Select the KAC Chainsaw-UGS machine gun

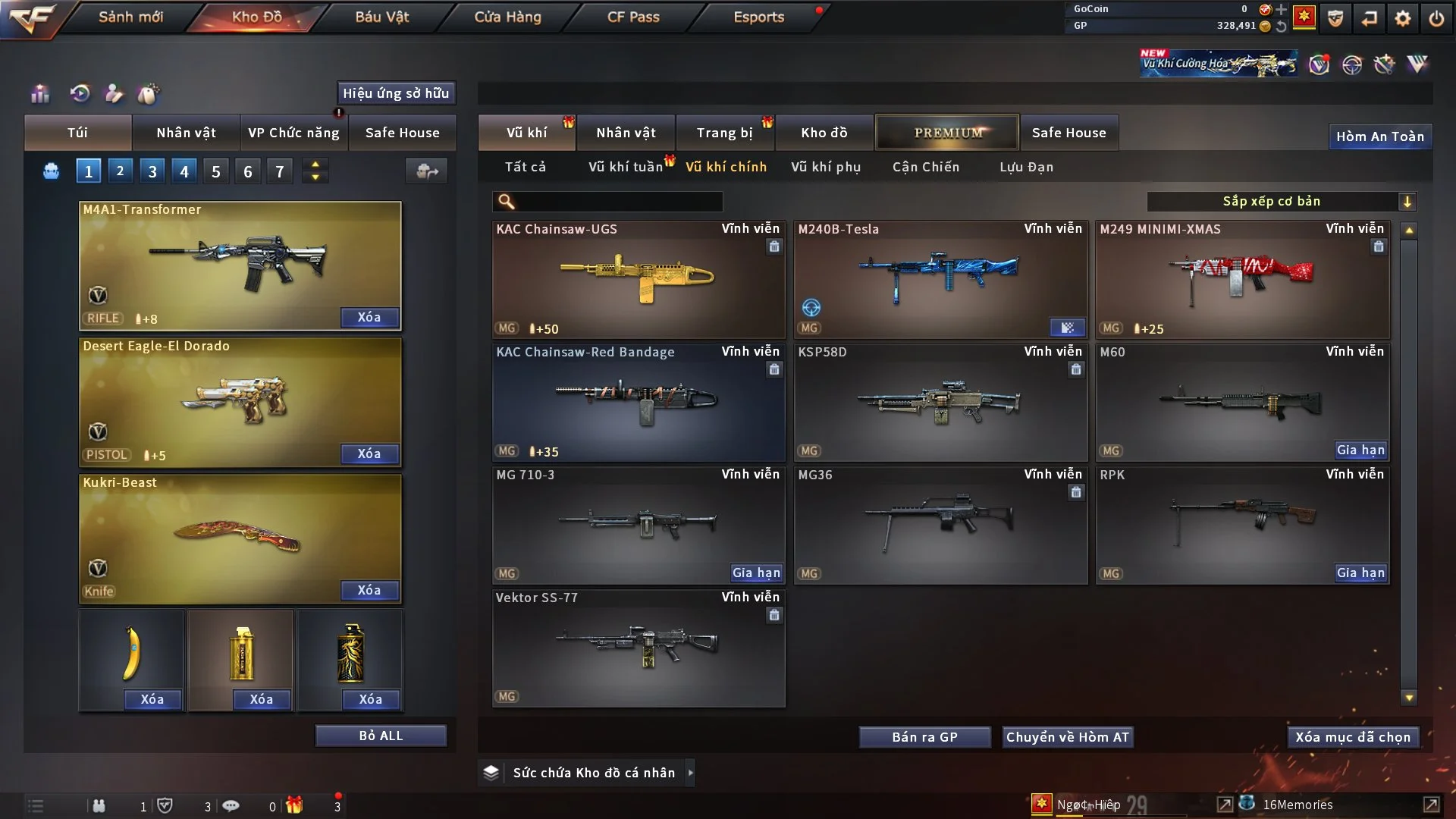click(x=638, y=281)
